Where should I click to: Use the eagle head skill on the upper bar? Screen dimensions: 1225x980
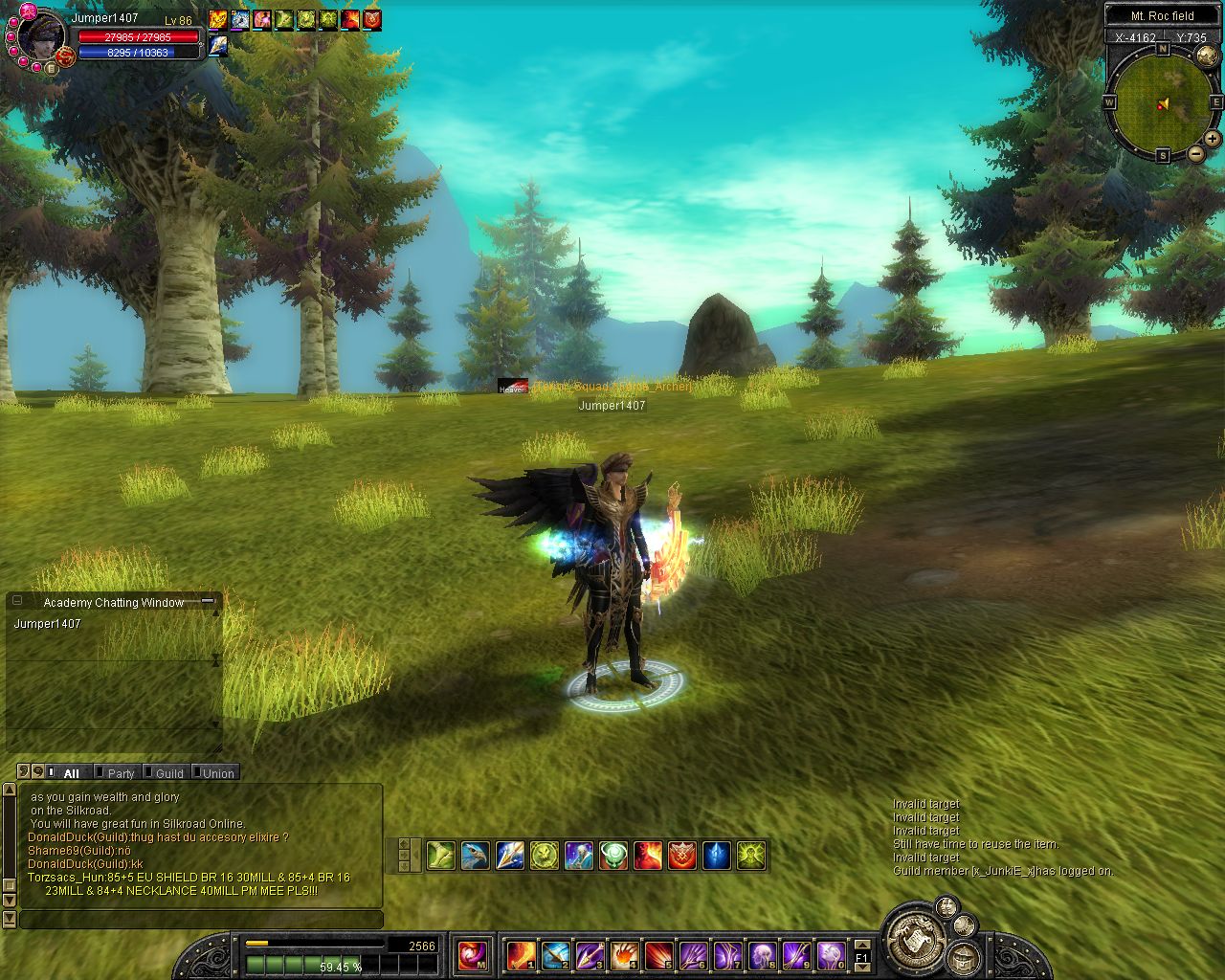(x=476, y=856)
